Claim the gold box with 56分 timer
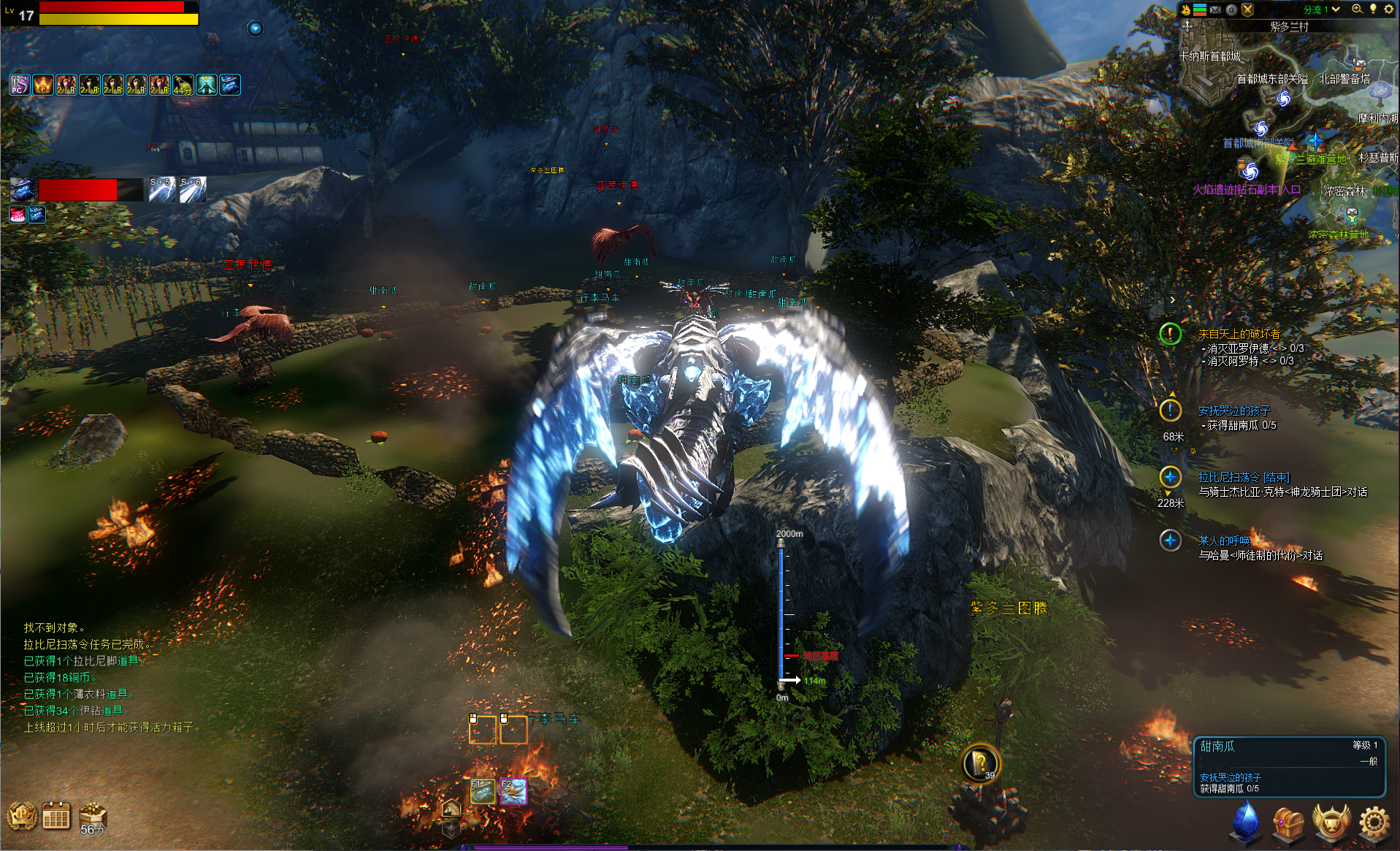The height and width of the screenshot is (851, 1400). click(93, 817)
